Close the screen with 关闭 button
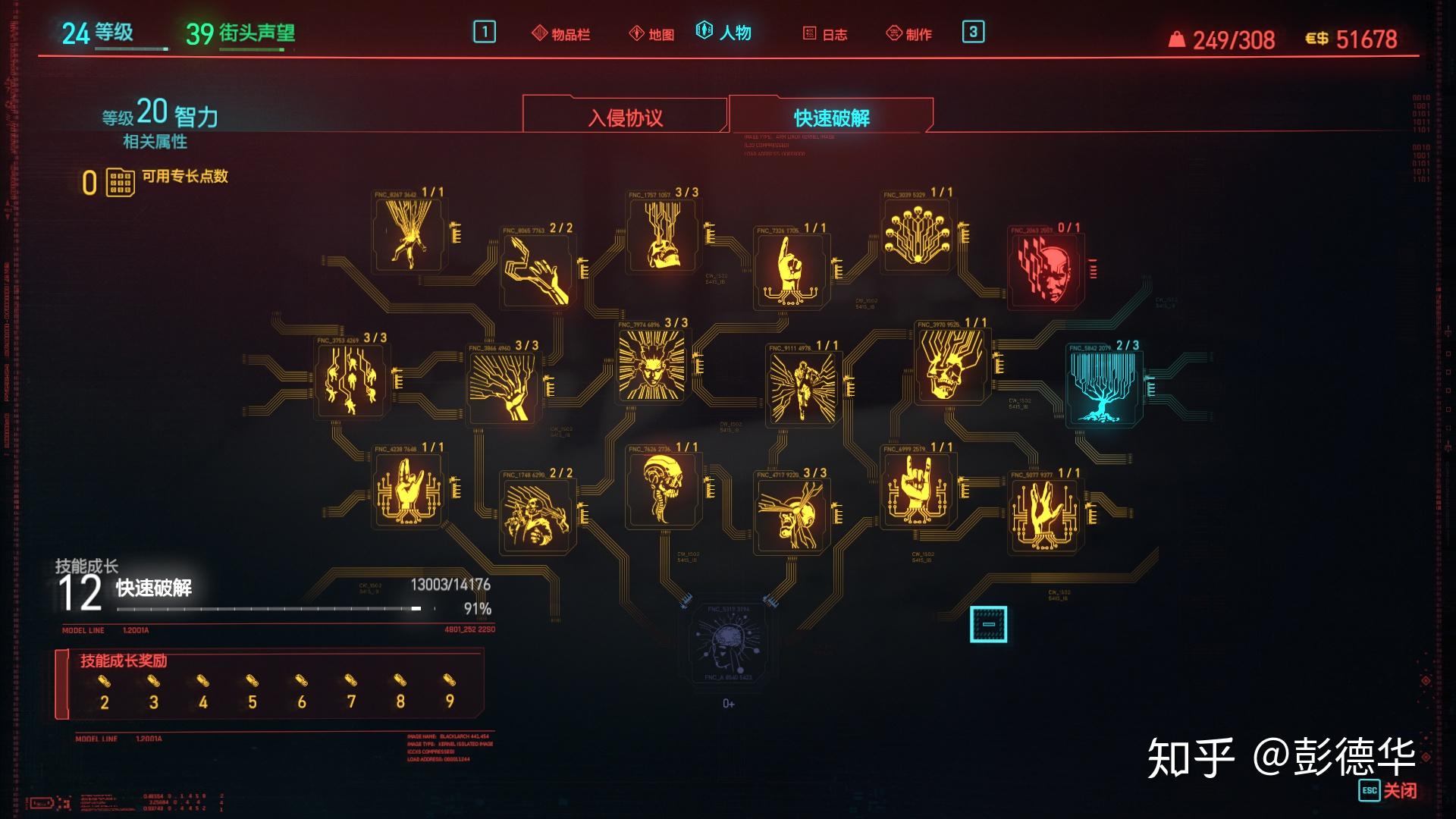Image resolution: width=1456 pixels, height=819 pixels. [x=1388, y=790]
